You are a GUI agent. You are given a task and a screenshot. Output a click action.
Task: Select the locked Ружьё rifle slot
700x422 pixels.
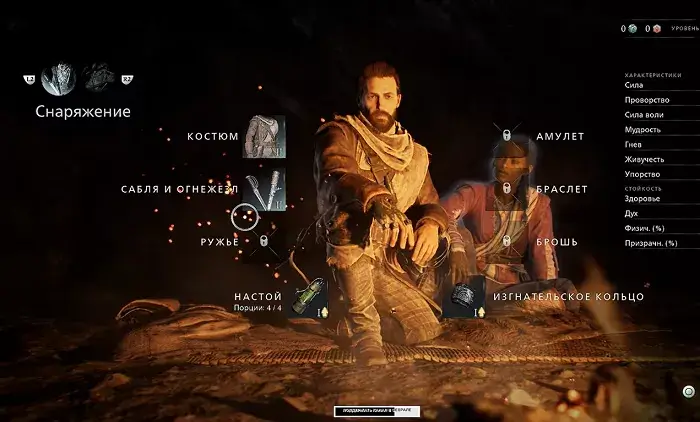pyautogui.click(x=264, y=241)
